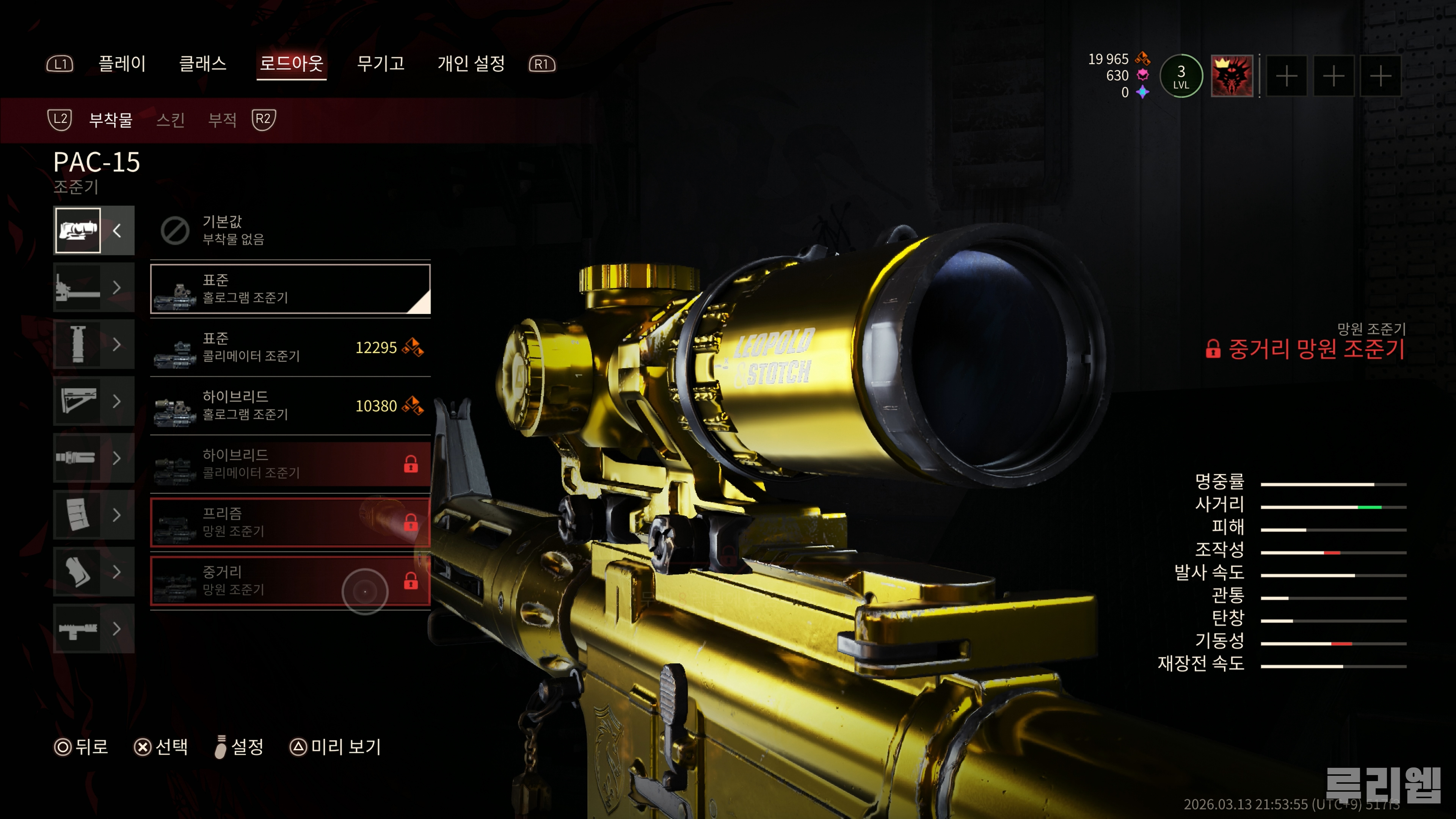Screen dimensions: 1456x819
Task: Switch to the 플레이 tab
Action: coord(122,63)
